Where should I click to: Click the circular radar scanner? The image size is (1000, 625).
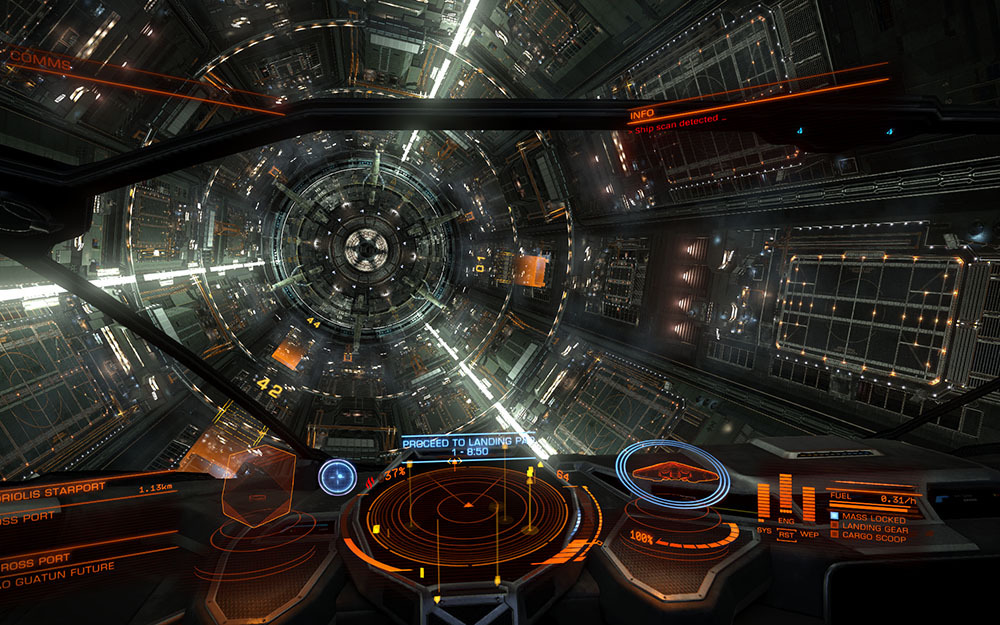click(468, 510)
